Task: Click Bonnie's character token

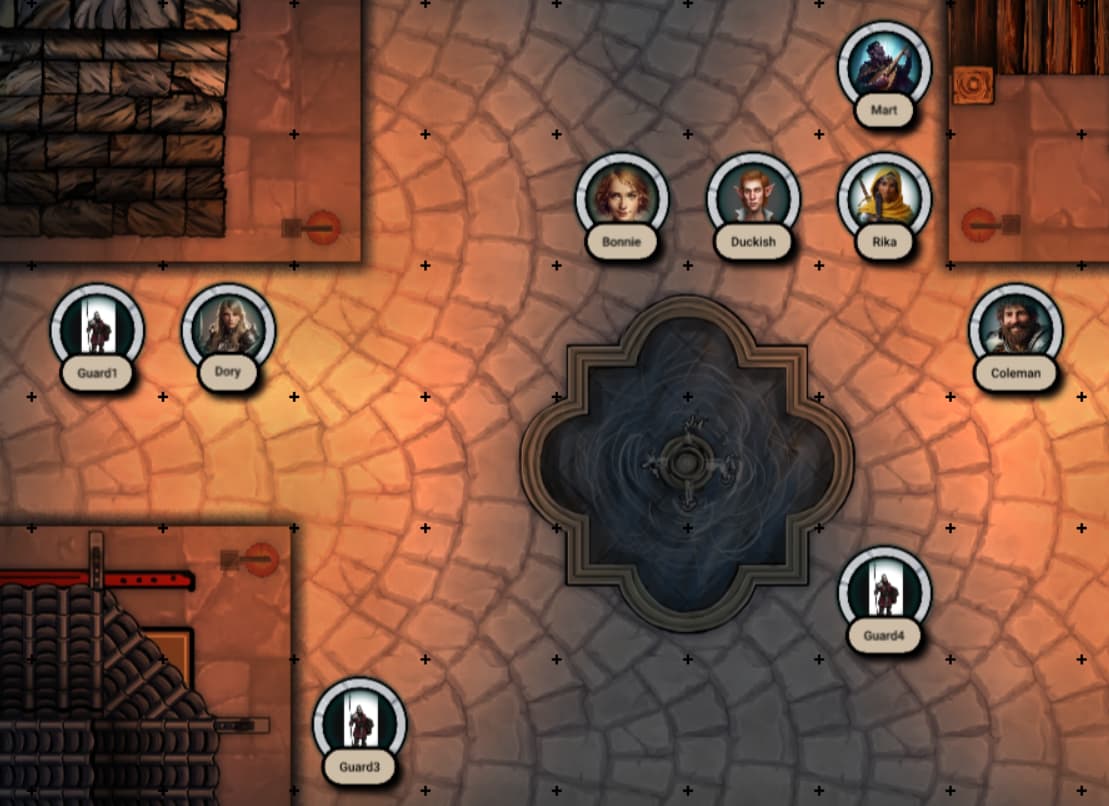Action: click(x=621, y=198)
